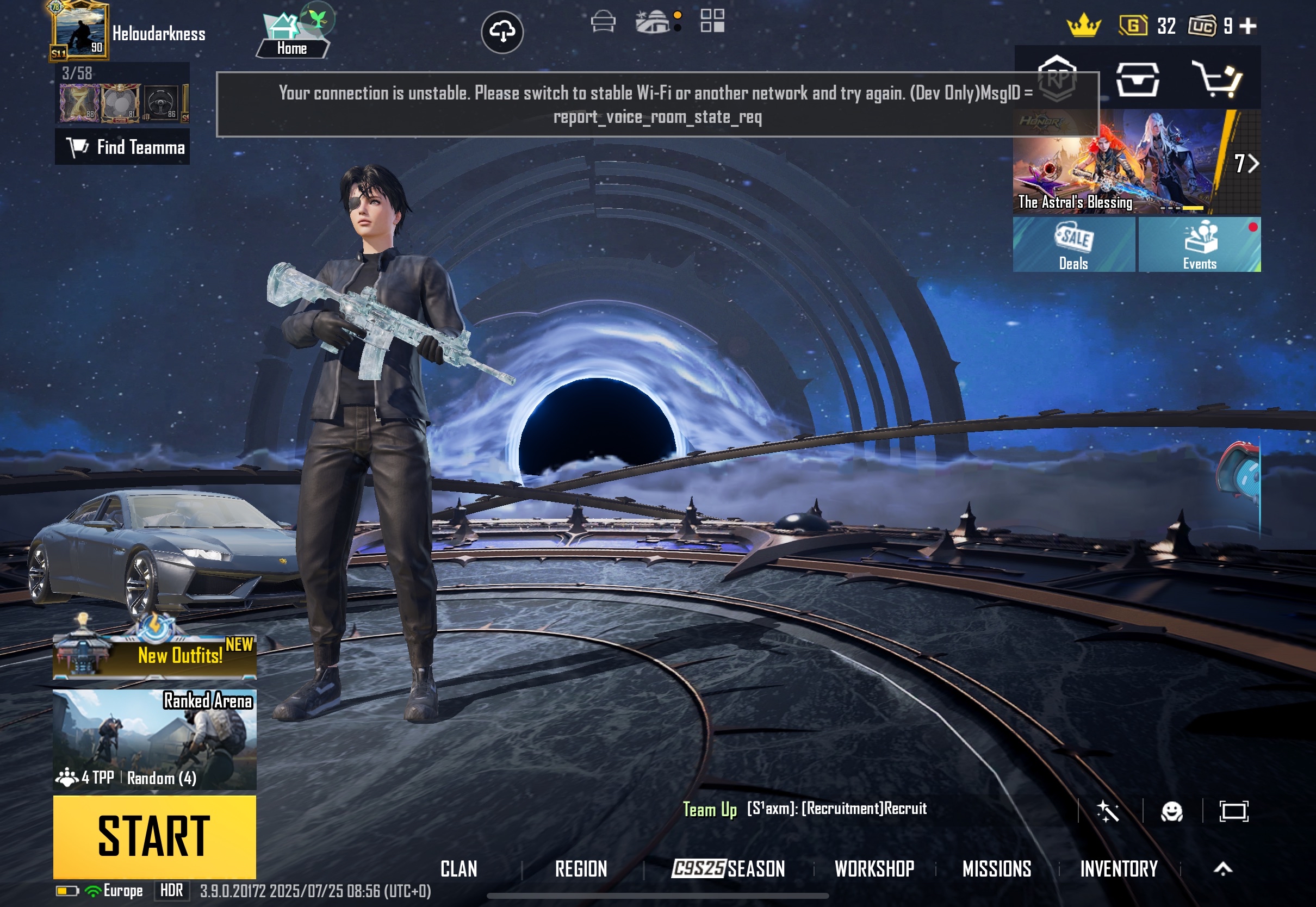Add UC with the plus button
1316x907 pixels.
coord(1248,26)
